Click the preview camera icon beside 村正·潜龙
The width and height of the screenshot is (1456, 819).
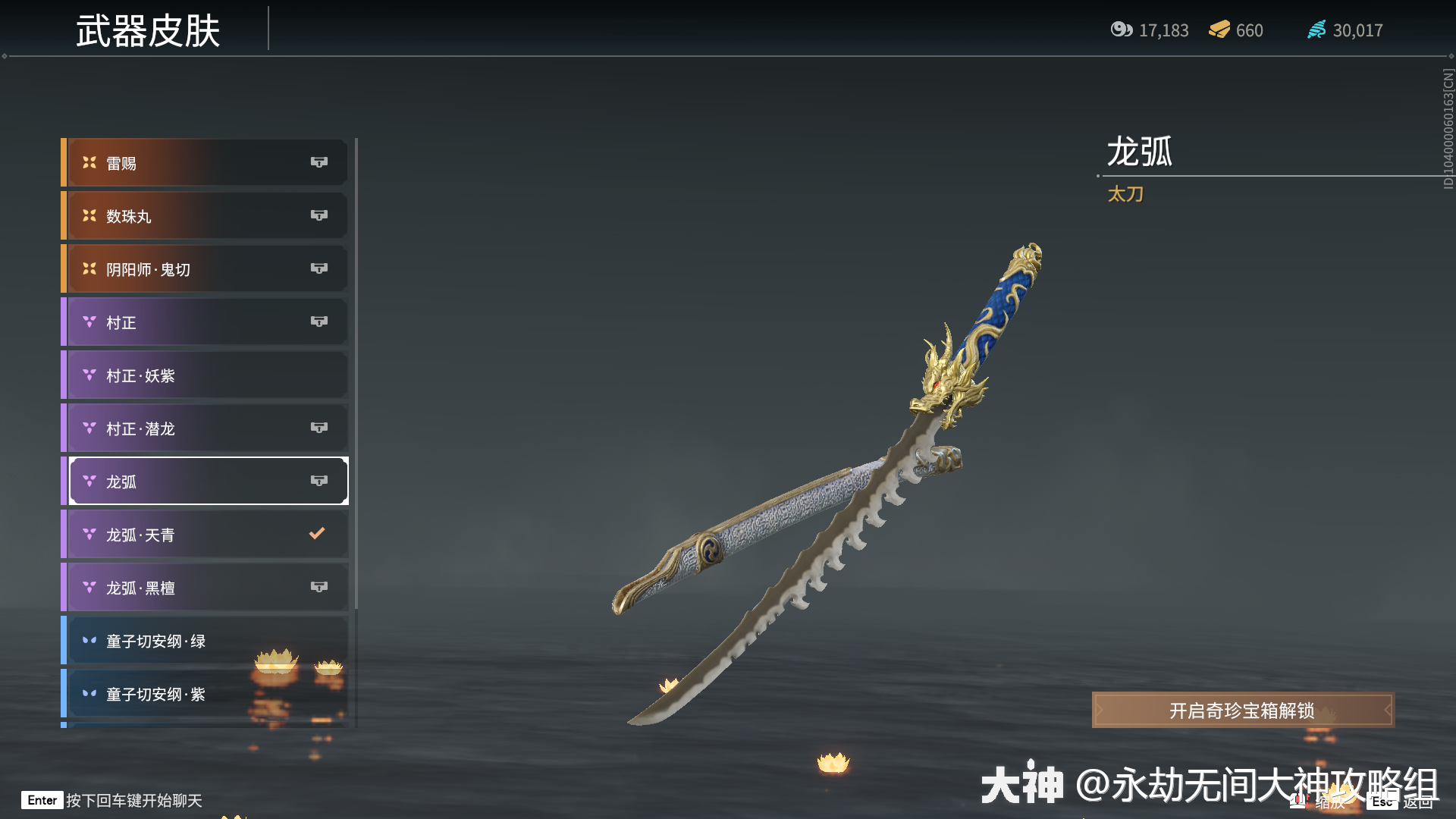pos(319,428)
